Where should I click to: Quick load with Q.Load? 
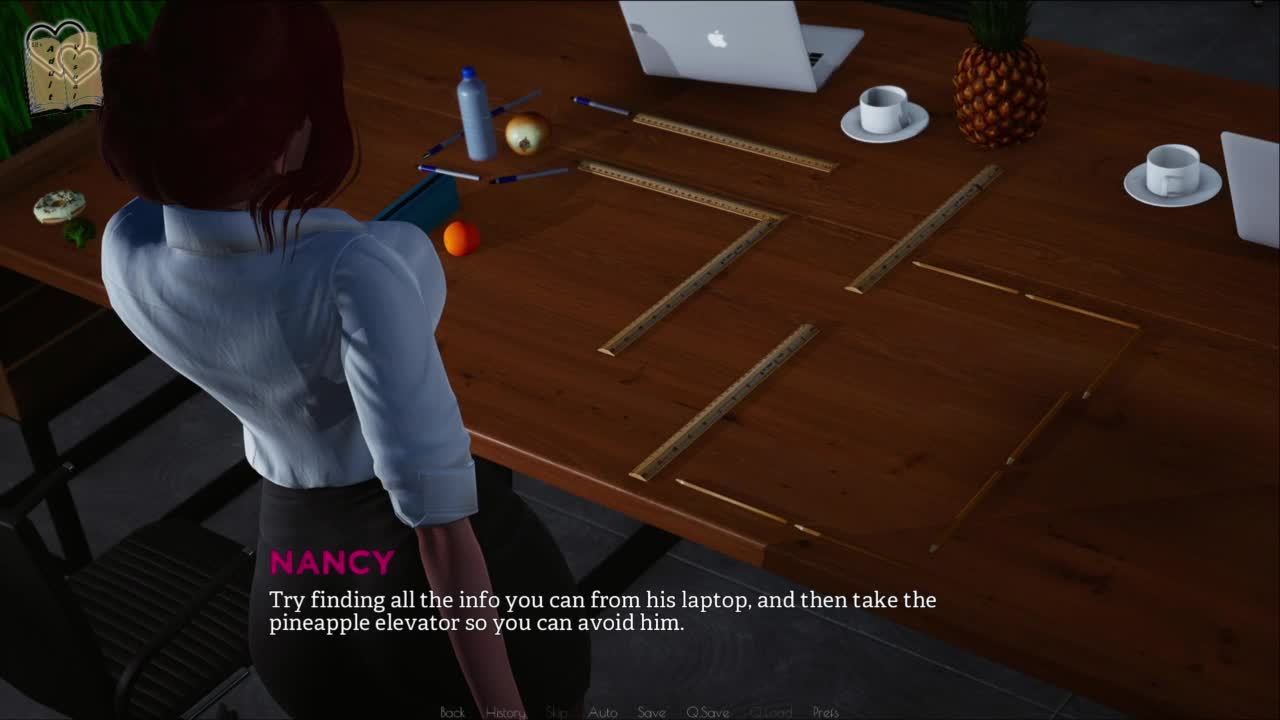tap(770, 712)
